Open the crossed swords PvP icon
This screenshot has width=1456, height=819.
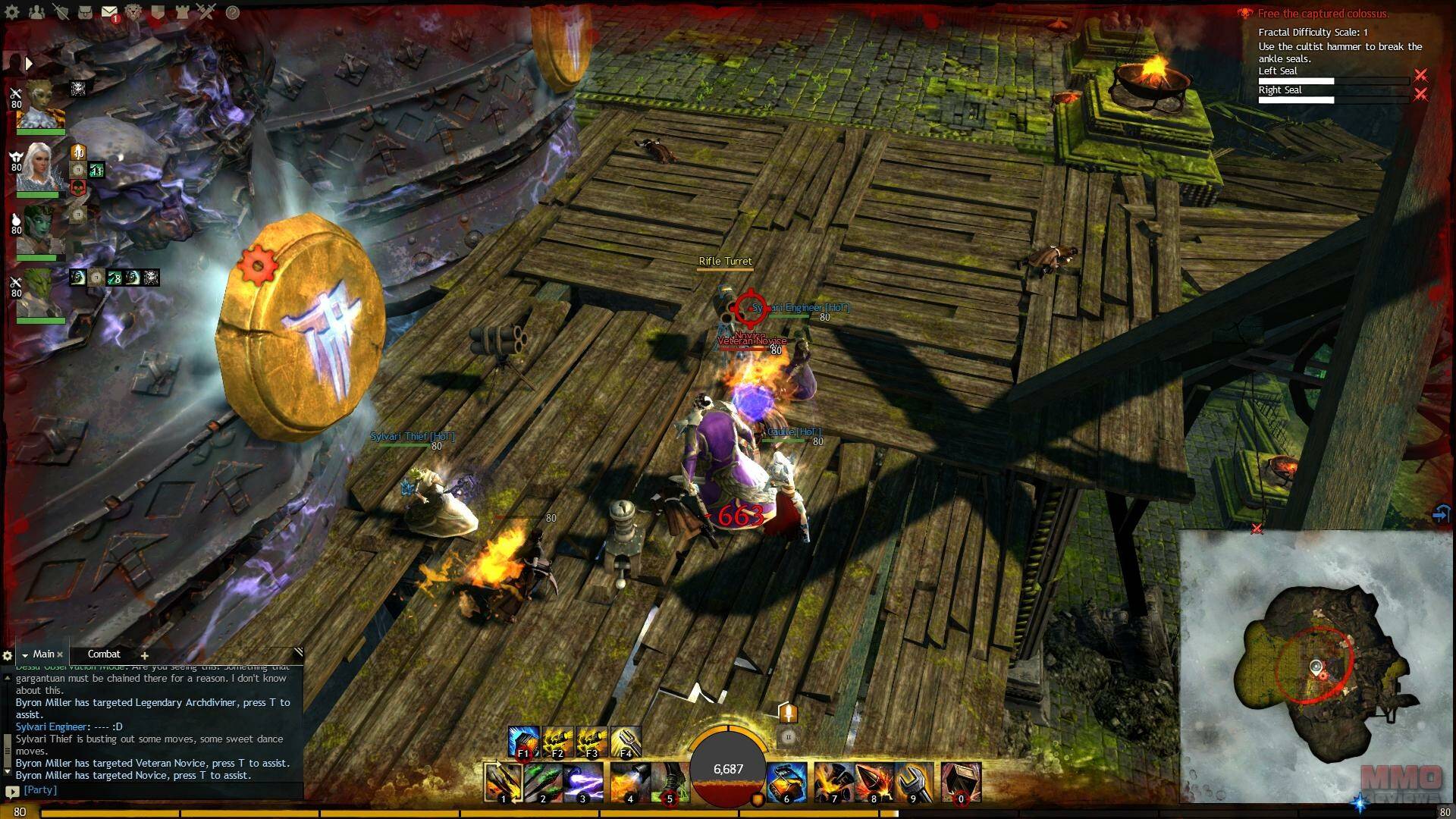pos(206,12)
